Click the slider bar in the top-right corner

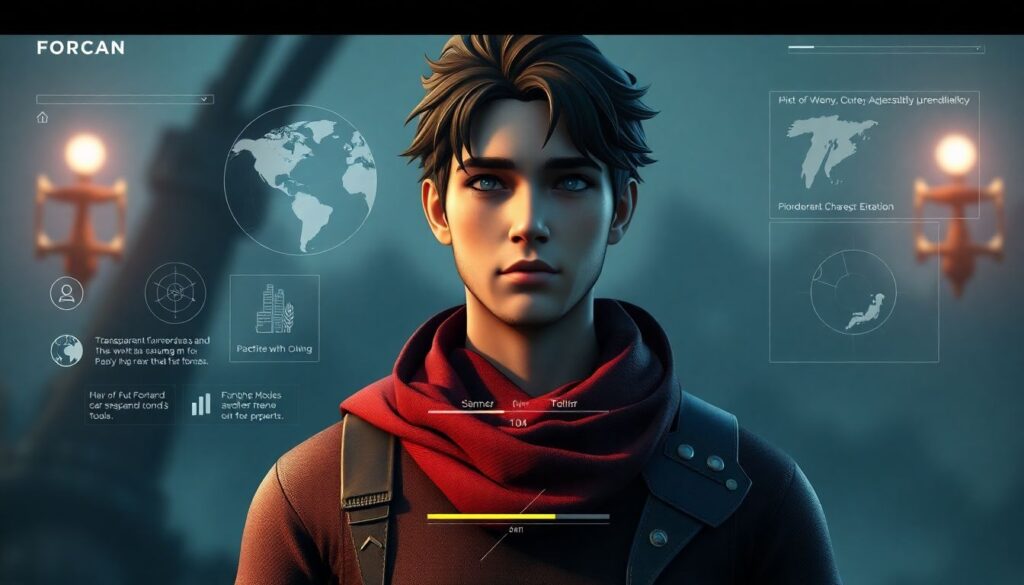pos(885,48)
